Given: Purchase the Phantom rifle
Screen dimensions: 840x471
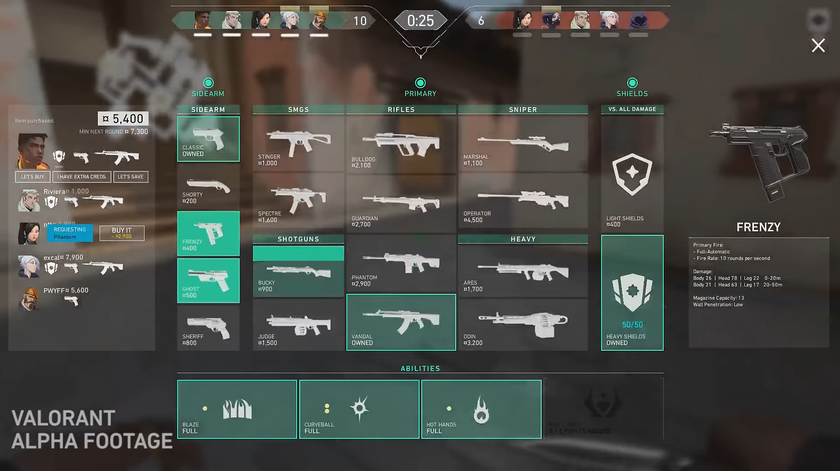Looking at the screenshot, I should coord(400,264).
